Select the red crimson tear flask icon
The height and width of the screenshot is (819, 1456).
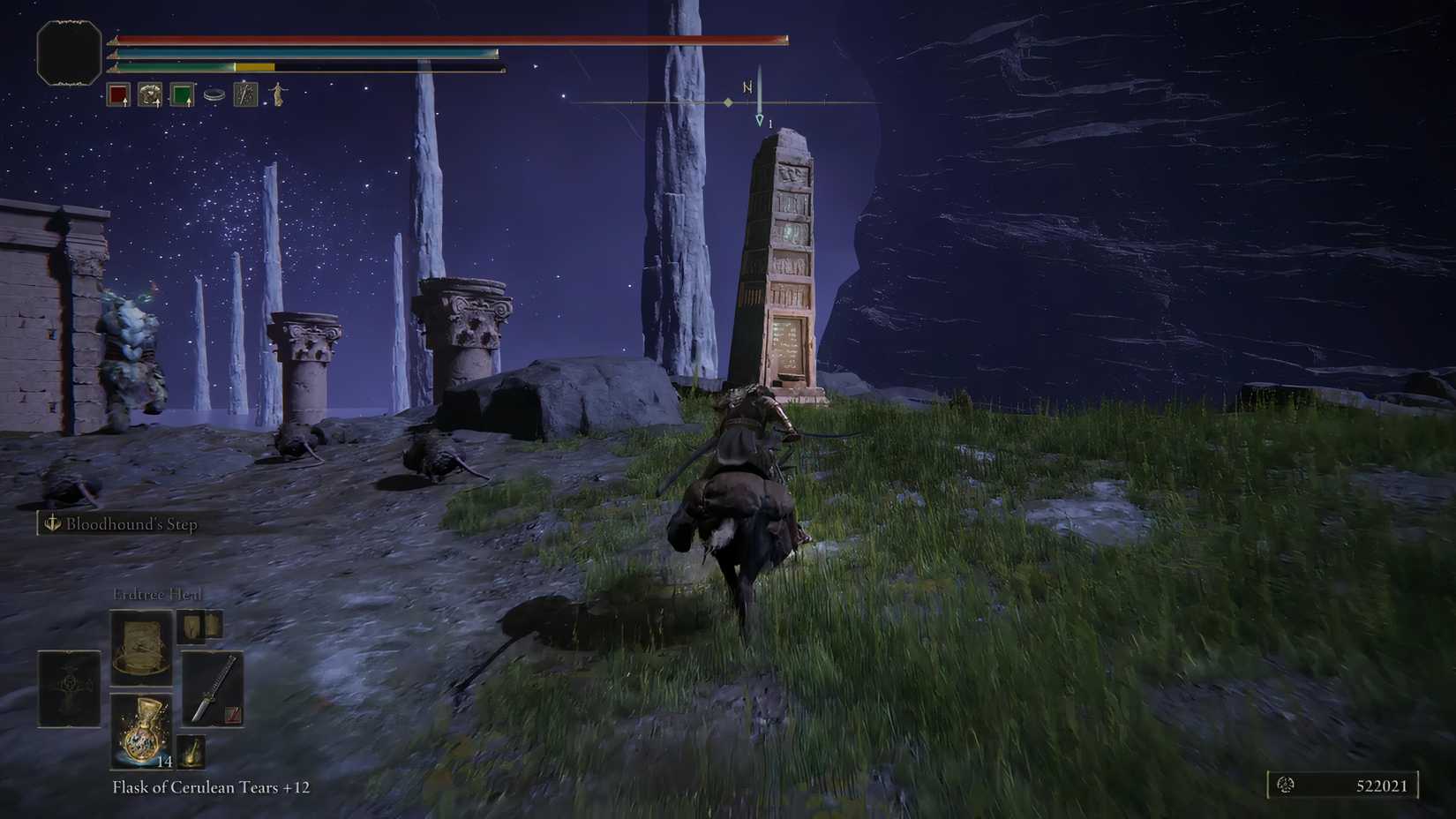tap(117, 94)
